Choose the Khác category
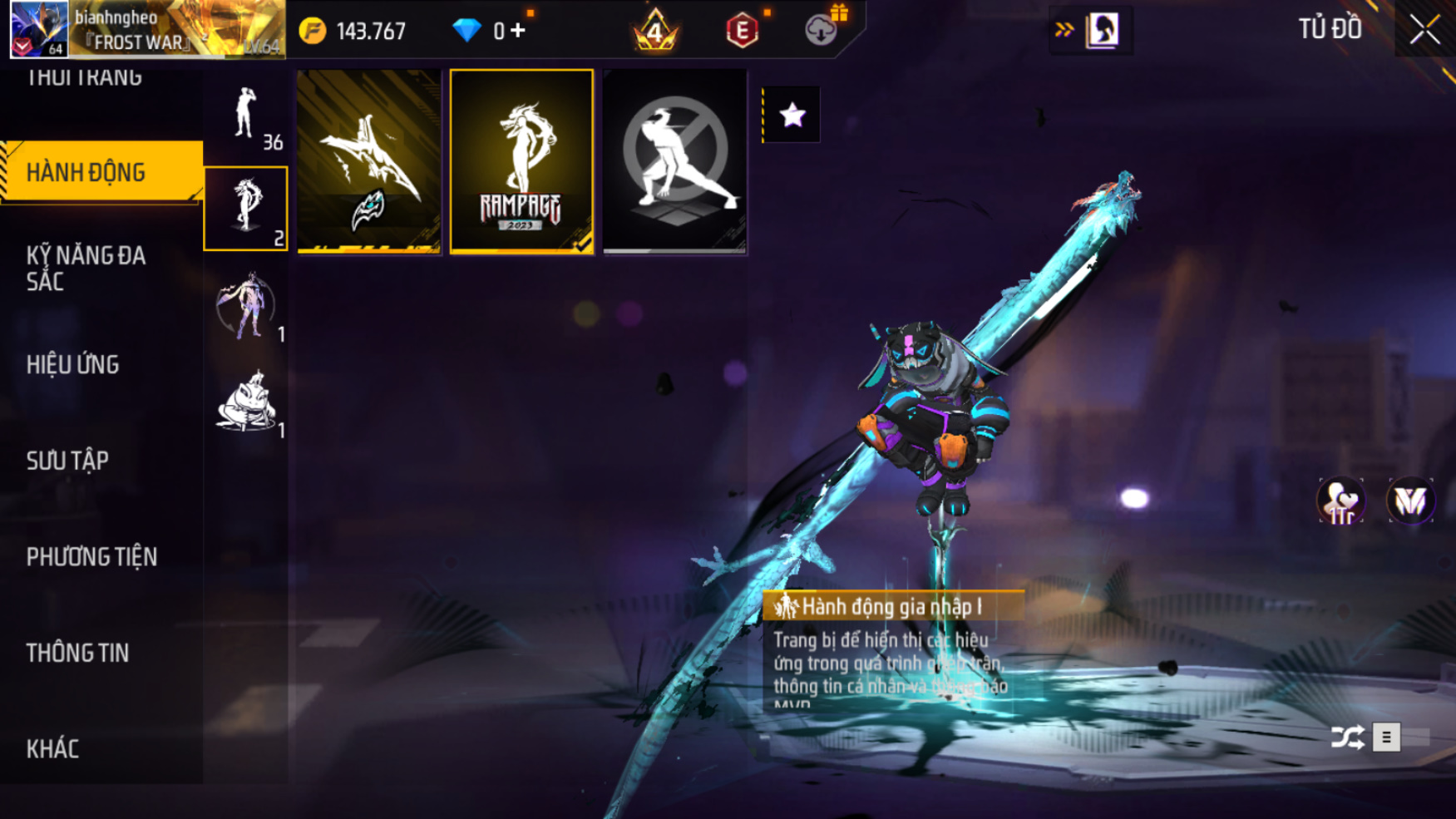Image resolution: width=1456 pixels, height=819 pixels. coord(53,748)
